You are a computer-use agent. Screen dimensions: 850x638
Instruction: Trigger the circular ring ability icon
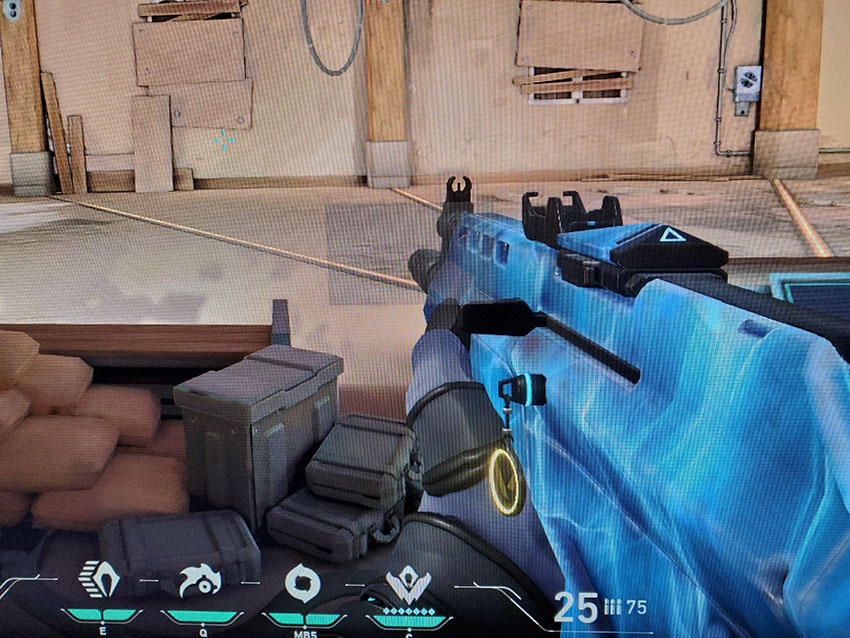[x=301, y=580]
